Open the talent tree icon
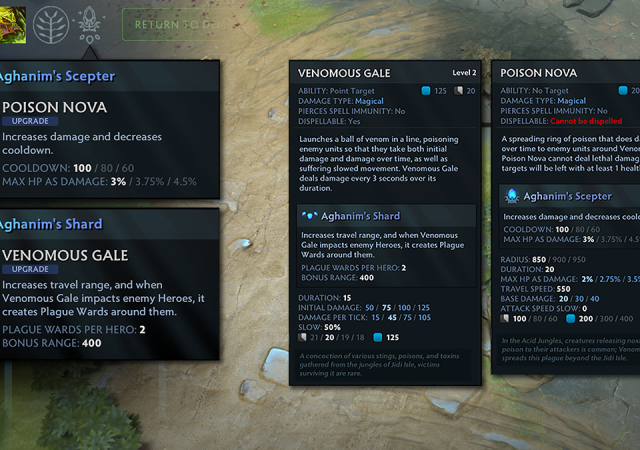 tap(51, 23)
